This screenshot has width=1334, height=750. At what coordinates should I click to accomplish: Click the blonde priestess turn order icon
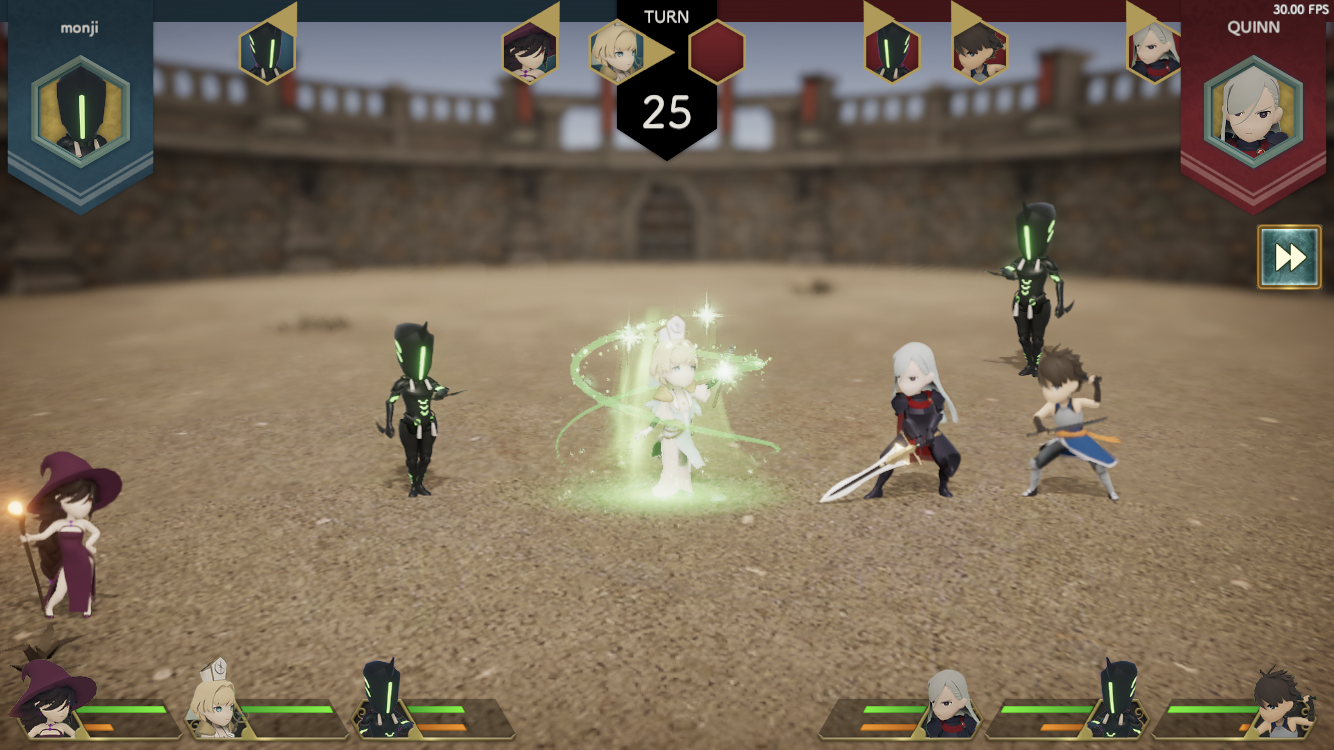(x=616, y=52)
